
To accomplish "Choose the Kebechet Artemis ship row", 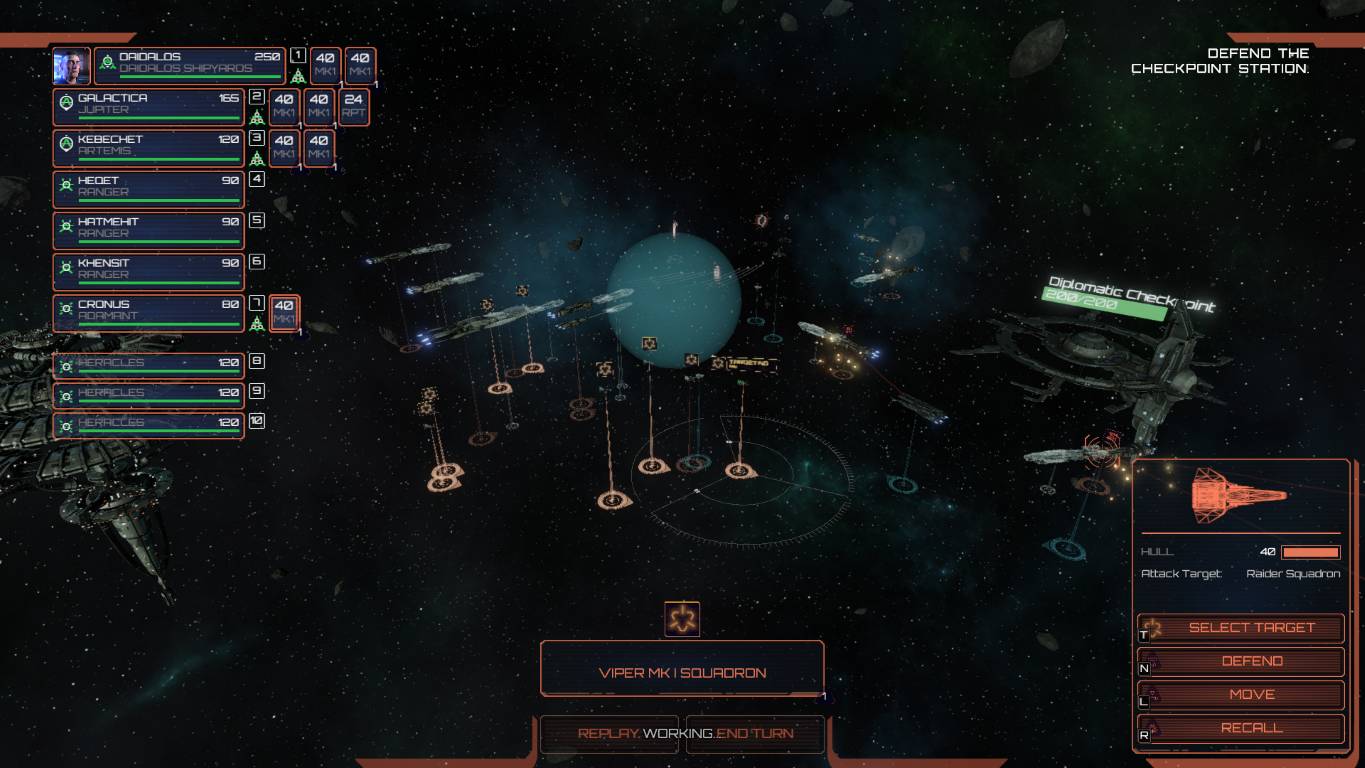I will tap(148, 148).
